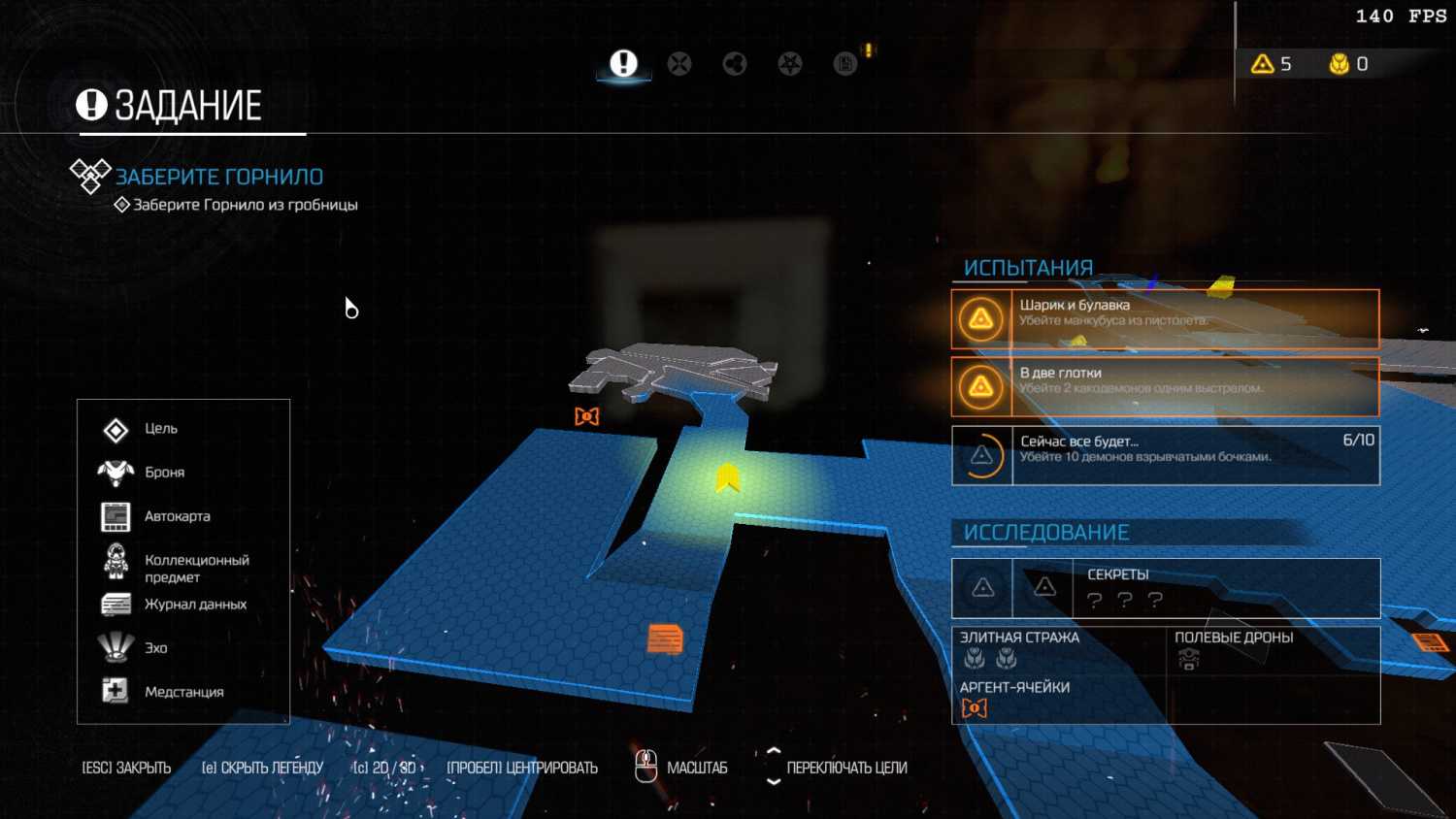
Task: Switch to the crosshair weapons tab
Action: (x=679, y=64)
